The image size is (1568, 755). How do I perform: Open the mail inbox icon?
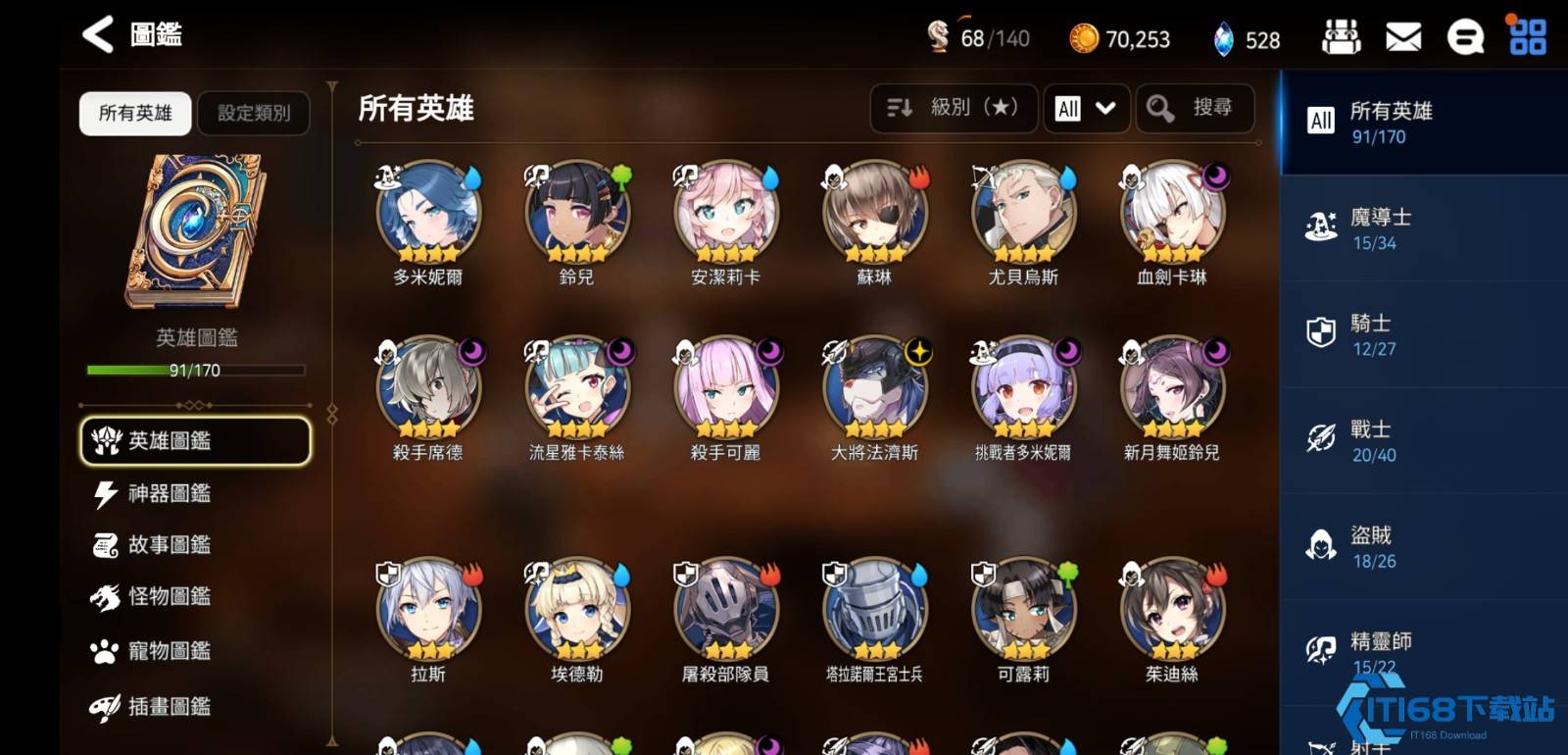[x=1405, y=34]
